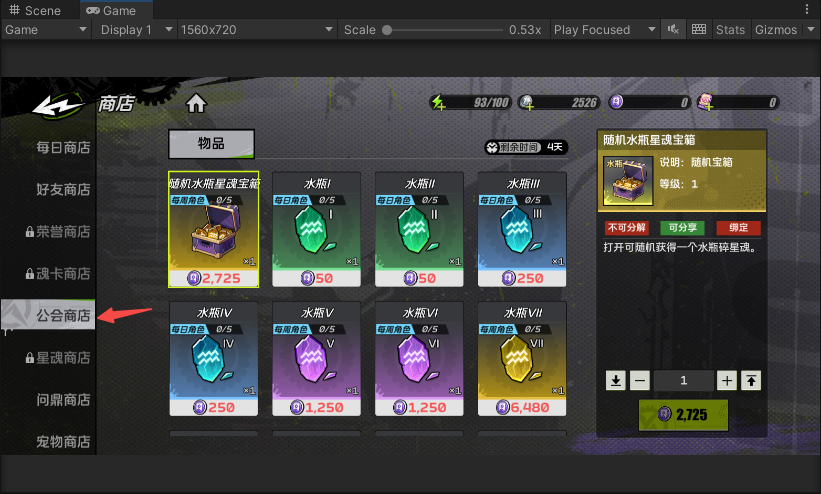This screenshot has height=494, width=821.
Task: Open the pet shop (宠物商店)
Action: (x=63, y=441)
